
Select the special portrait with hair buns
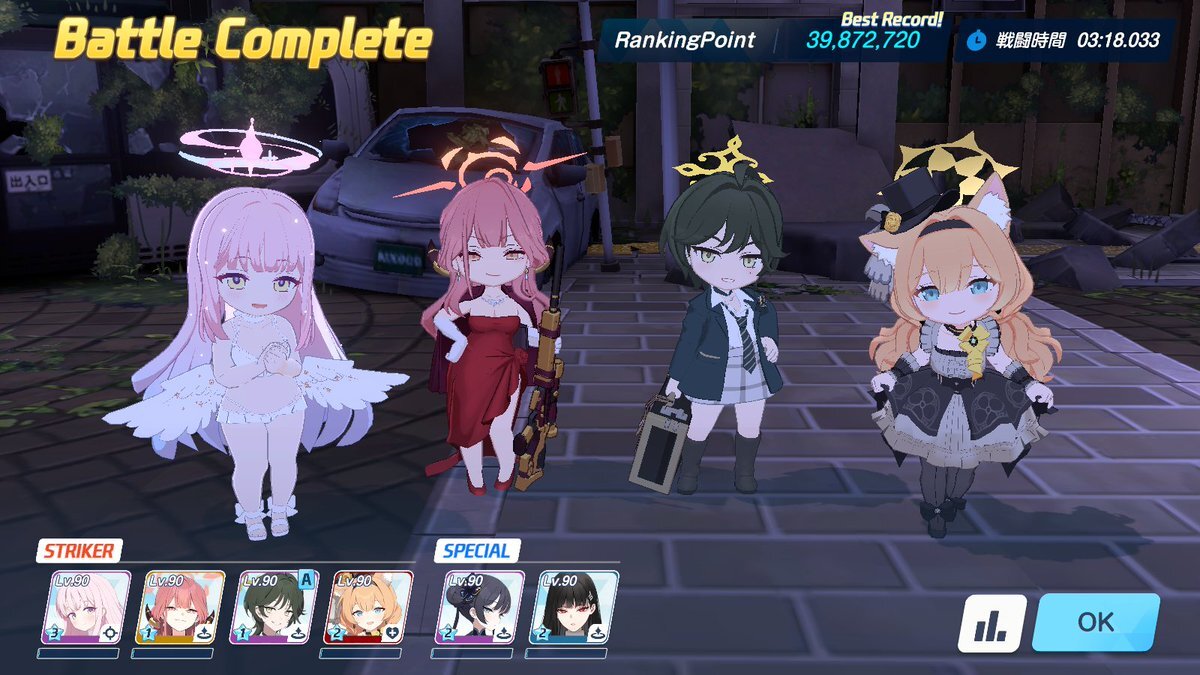(x=480, y=607)
